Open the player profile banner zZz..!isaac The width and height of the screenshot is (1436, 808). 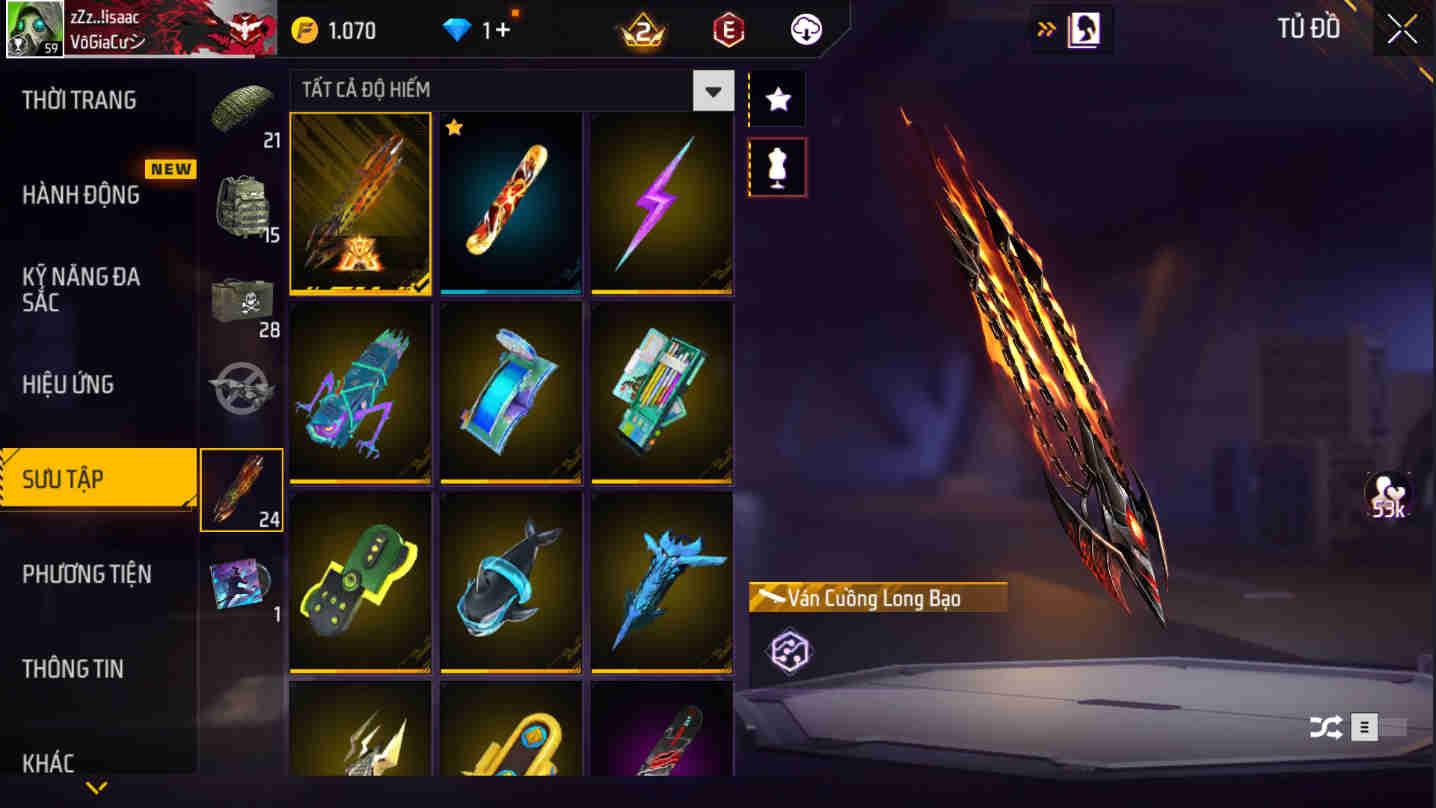pyautogui.click(x=140, y=28)
